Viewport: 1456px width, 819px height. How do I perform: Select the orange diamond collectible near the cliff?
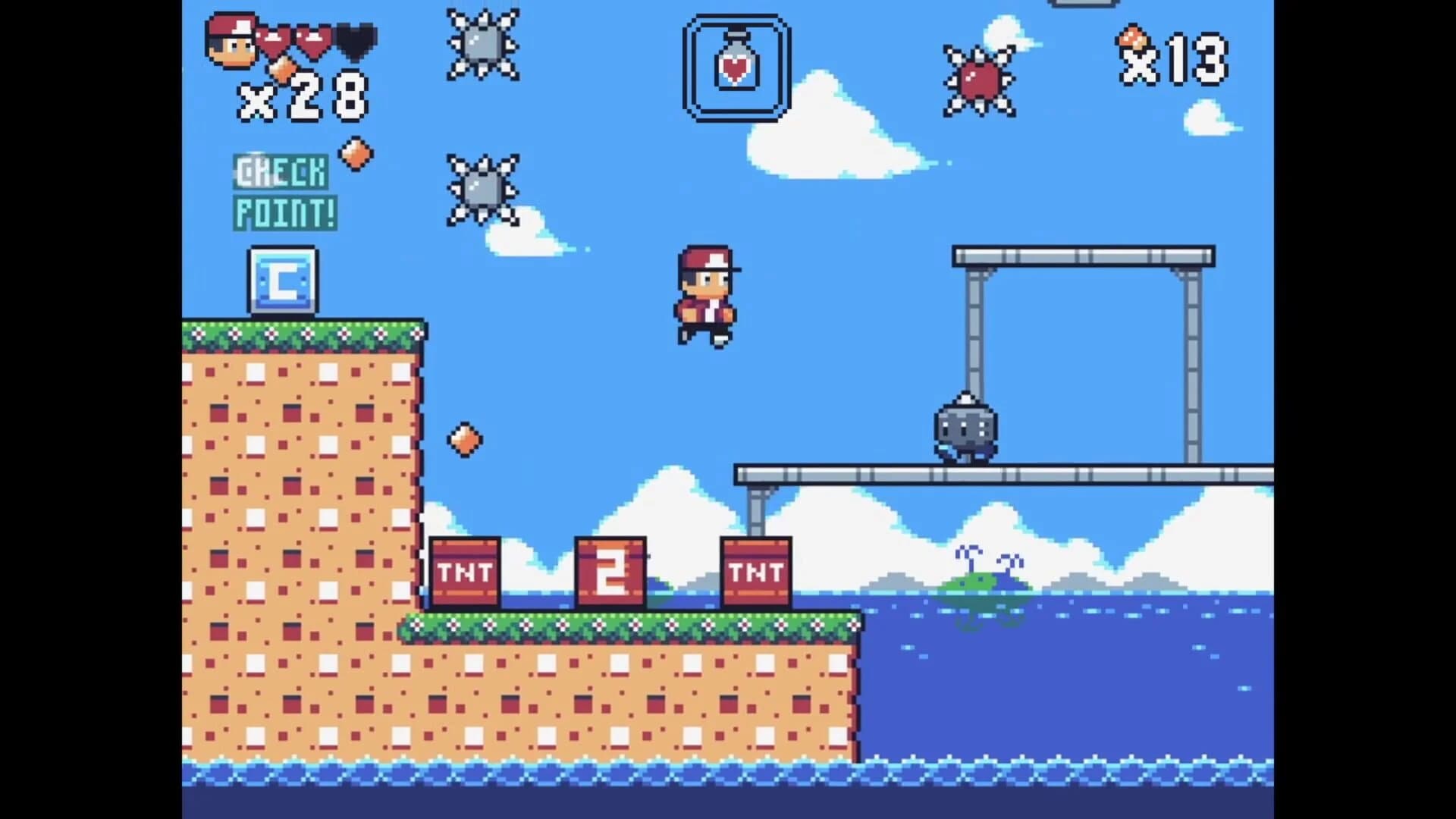coord(465,440)
